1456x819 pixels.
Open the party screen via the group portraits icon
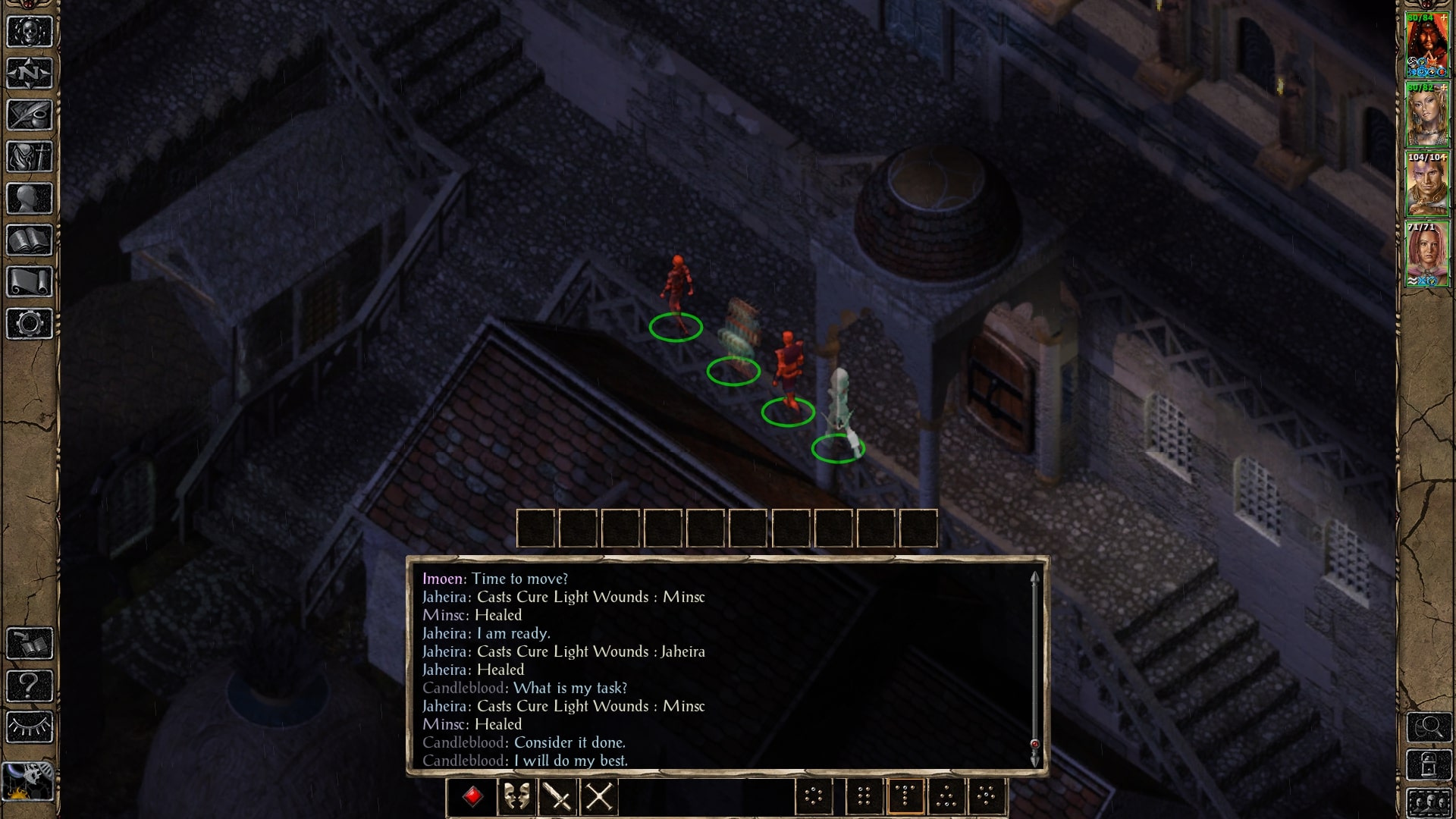(1429, 802)
